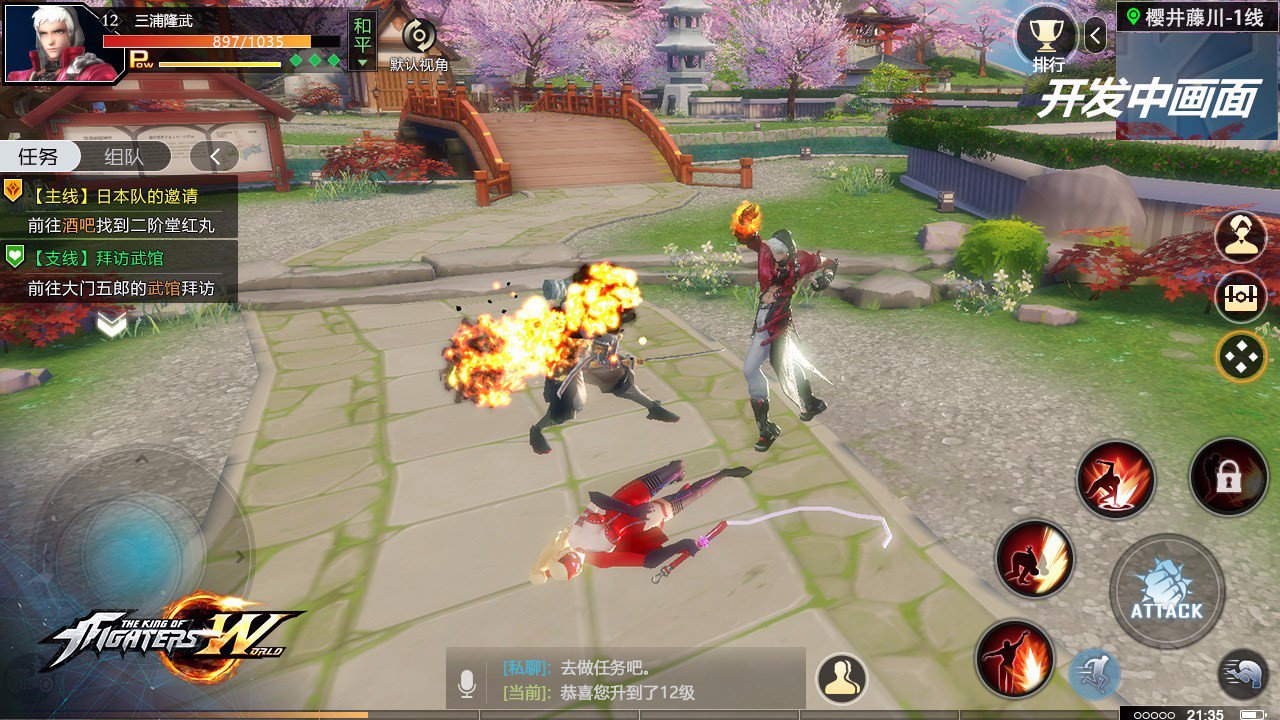Screen dimensions: 1280x720
Task: Open the treasure chest bag icon
Action: click(x=1240, y=298)
